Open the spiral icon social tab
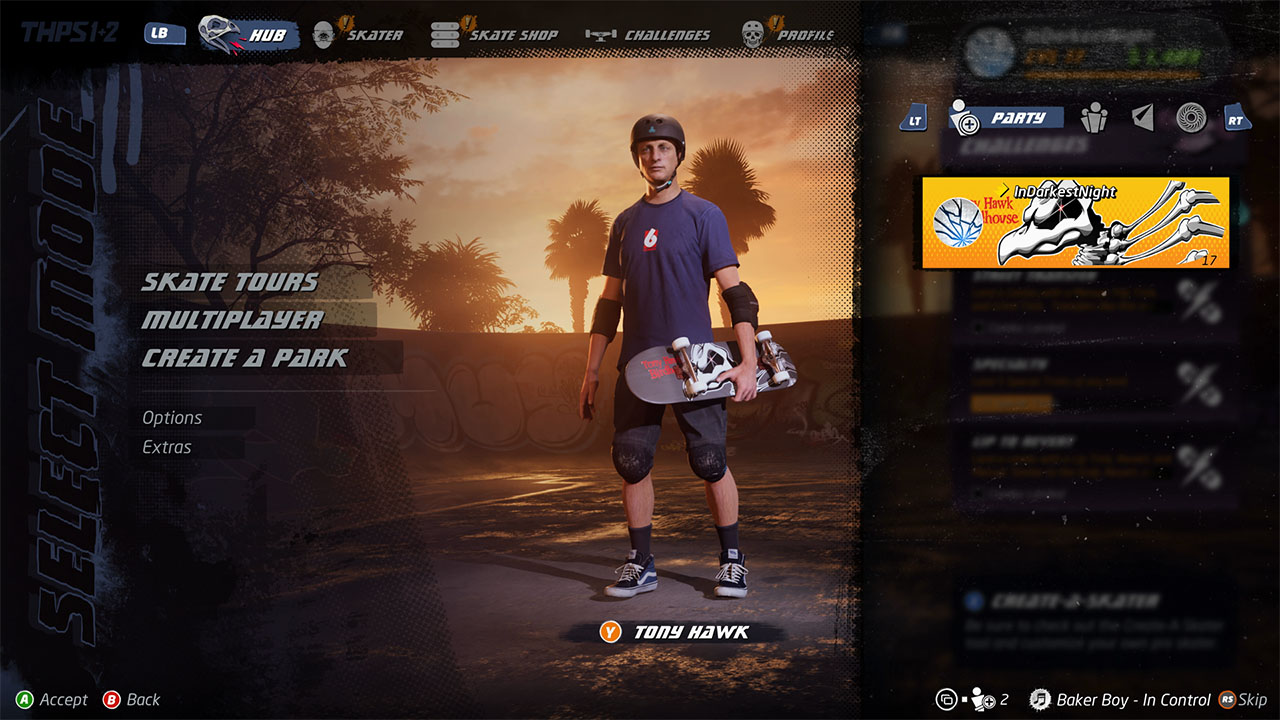 1190,118
